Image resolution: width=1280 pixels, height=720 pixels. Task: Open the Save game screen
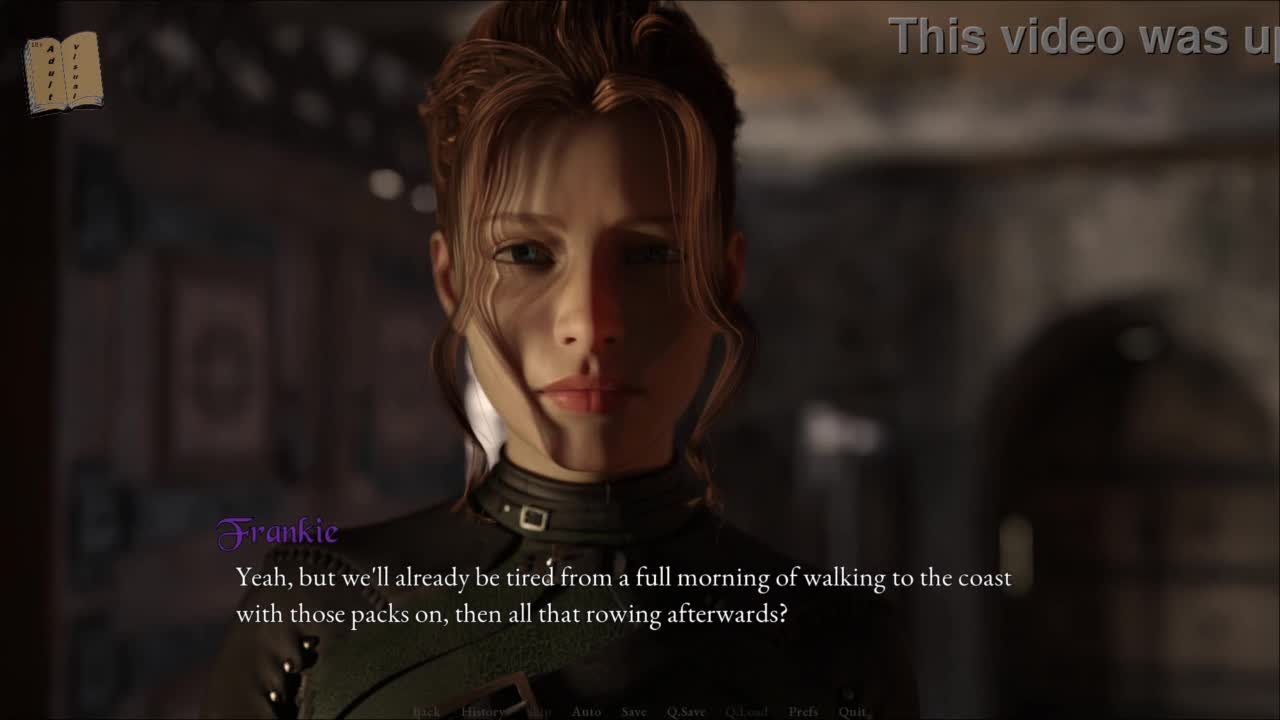[x=634, y=712]
